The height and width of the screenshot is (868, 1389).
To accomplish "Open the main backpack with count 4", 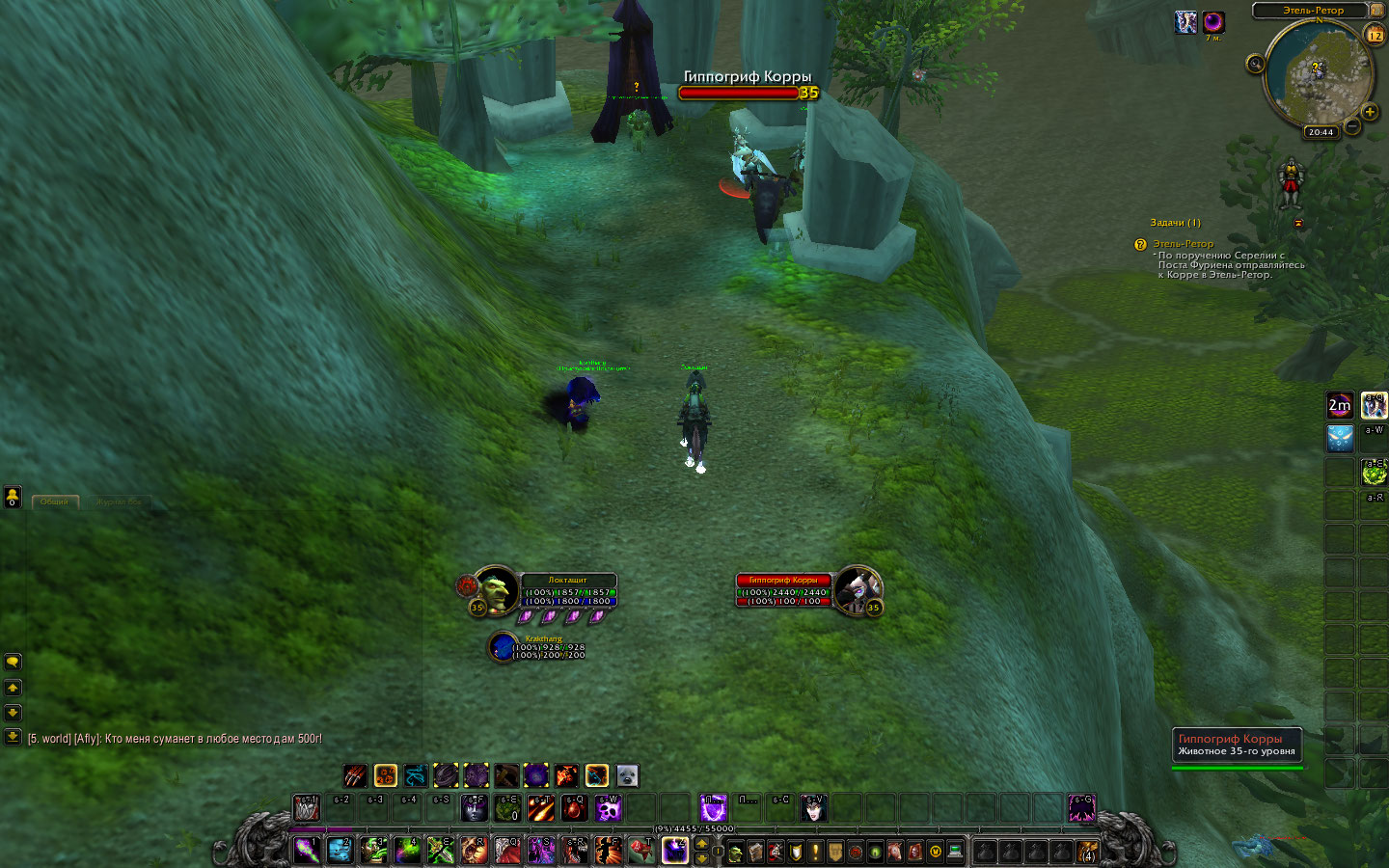I will coord(1087,852).
